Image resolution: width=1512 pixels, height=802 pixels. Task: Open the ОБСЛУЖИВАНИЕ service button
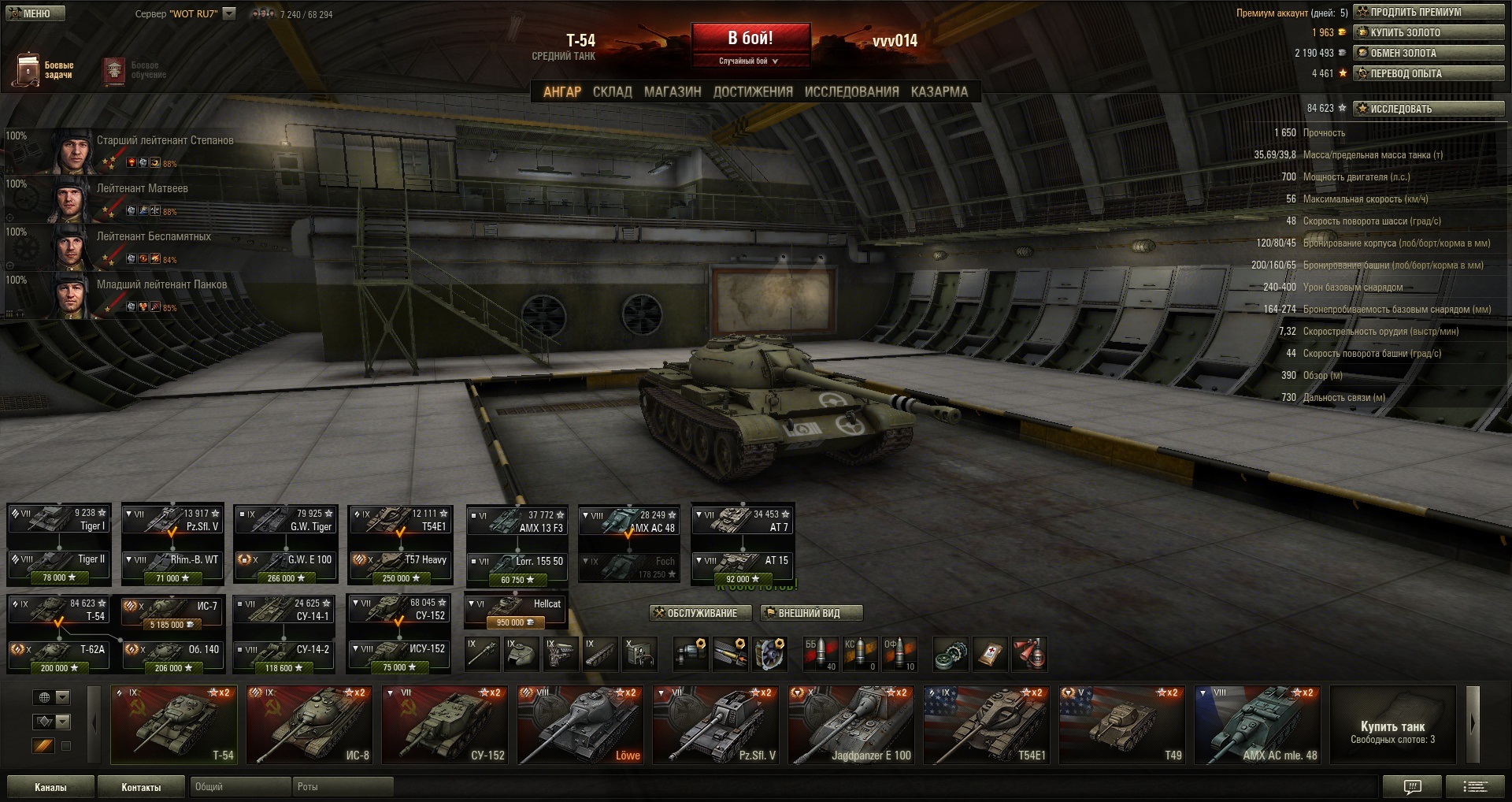[x=695, y=613]
